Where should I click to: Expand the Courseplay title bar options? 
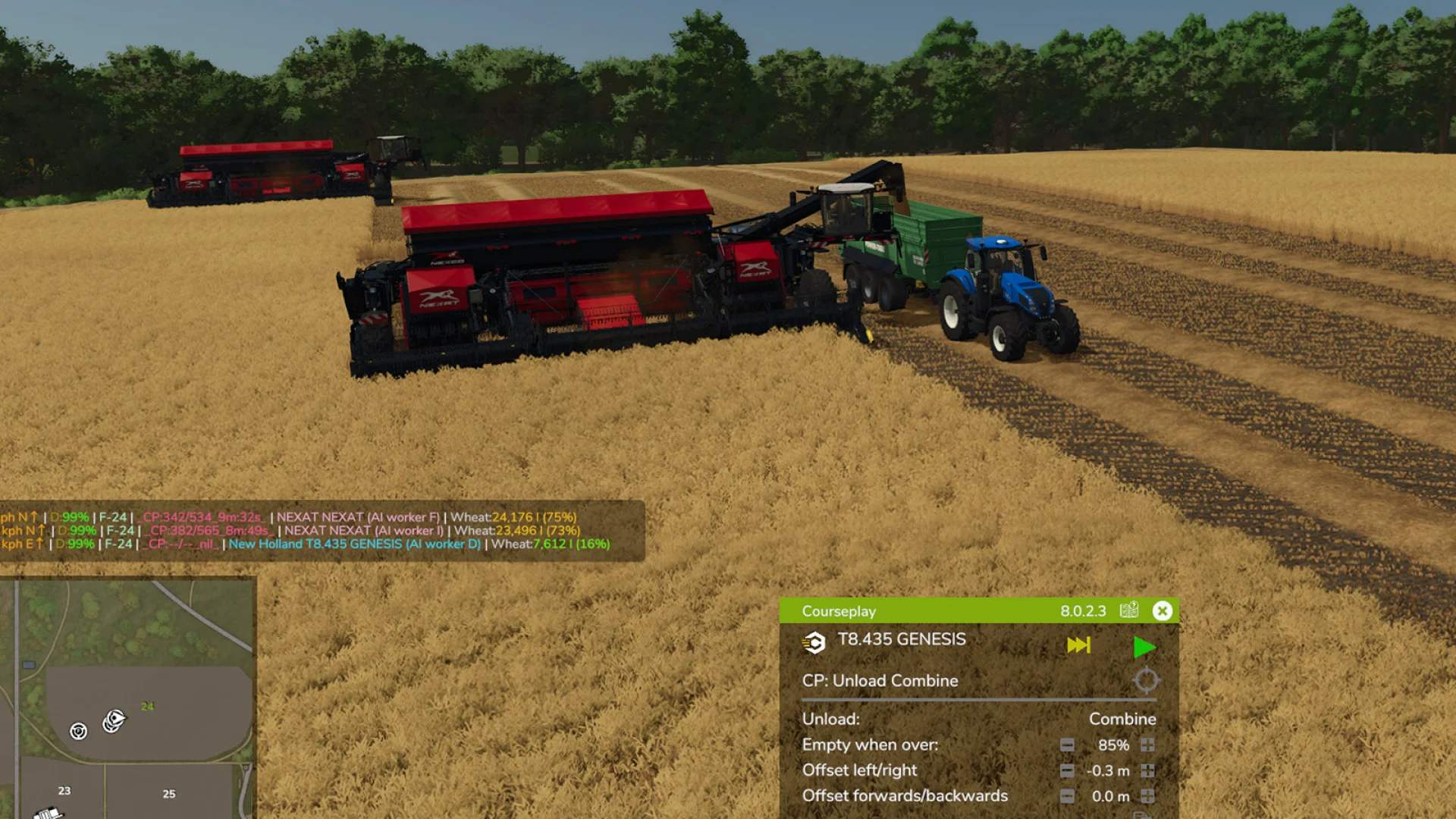(838, 611)
